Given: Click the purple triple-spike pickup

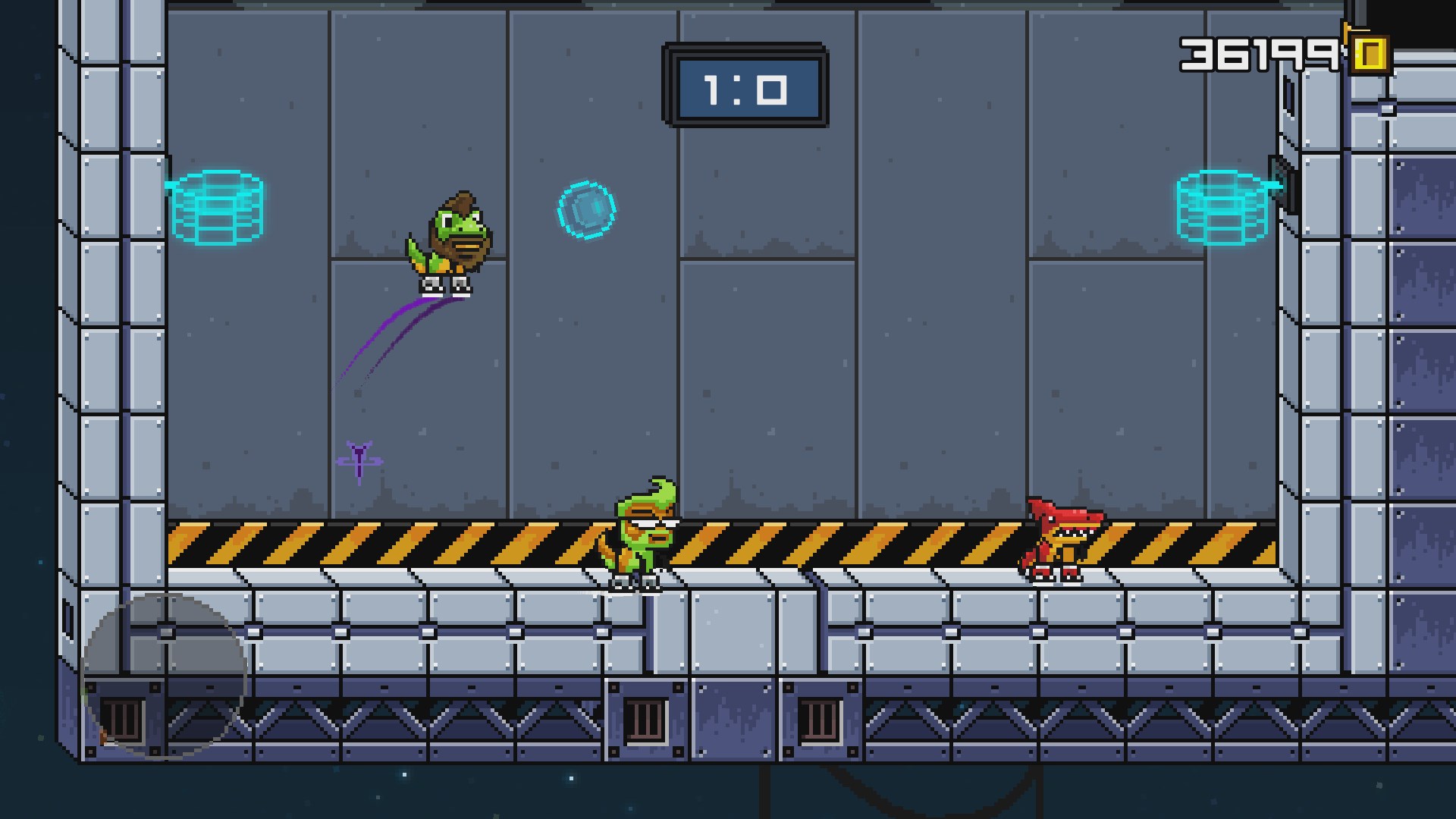Looking at the screenshot, I should tap(358, 459).
